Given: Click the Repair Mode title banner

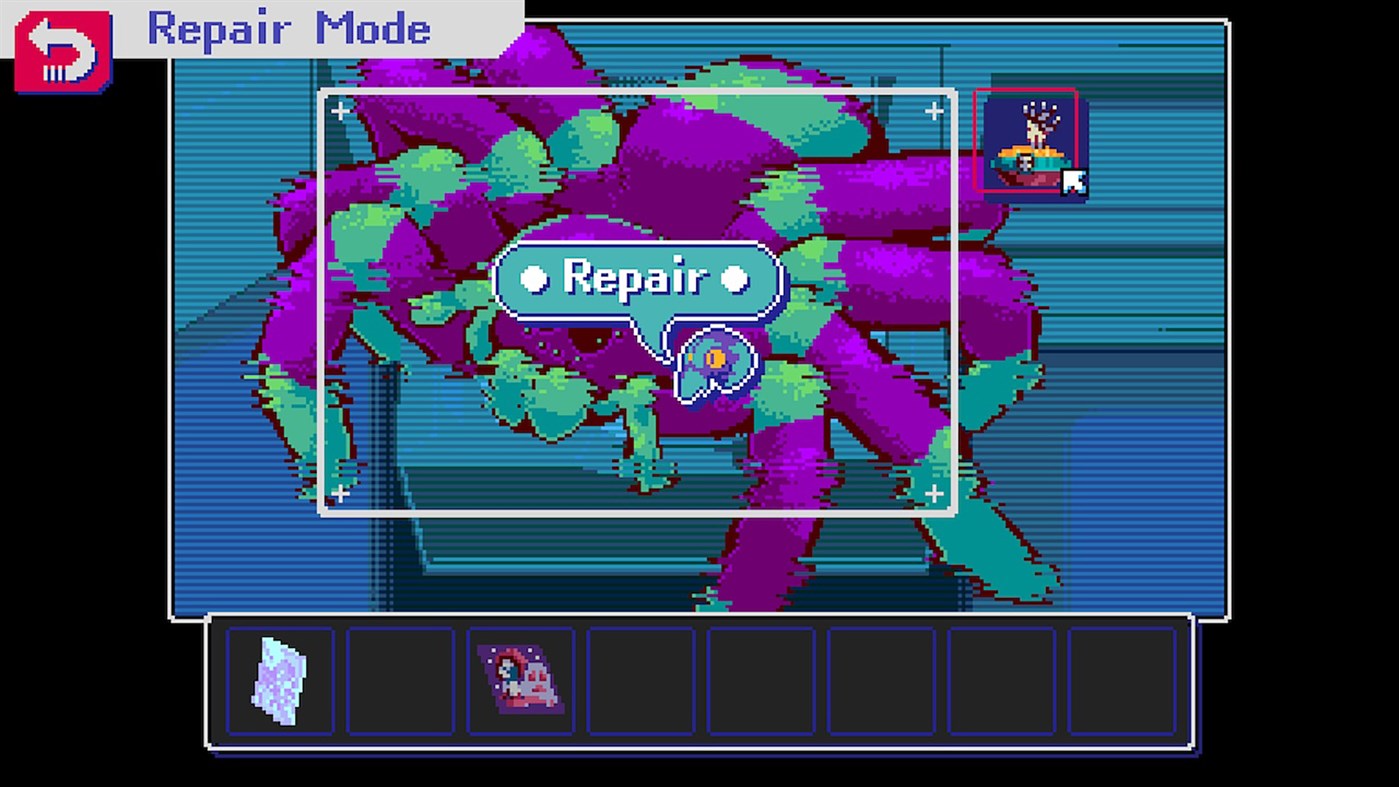Looking at the screenshot, I should tap(290, 29).
